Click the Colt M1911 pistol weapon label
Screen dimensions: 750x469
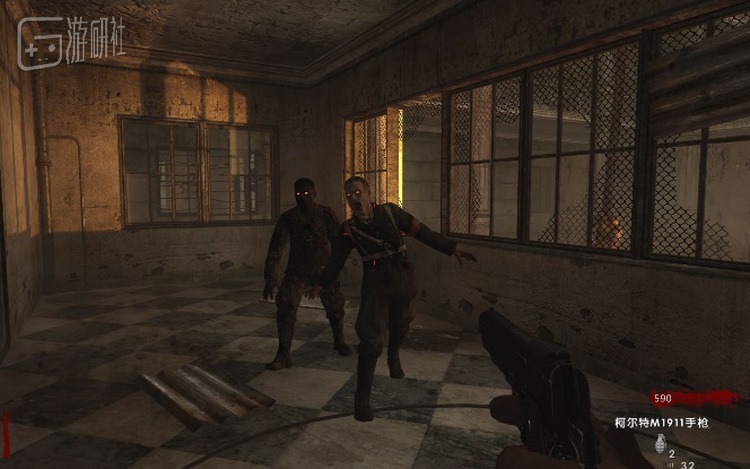tap(661, 423)
